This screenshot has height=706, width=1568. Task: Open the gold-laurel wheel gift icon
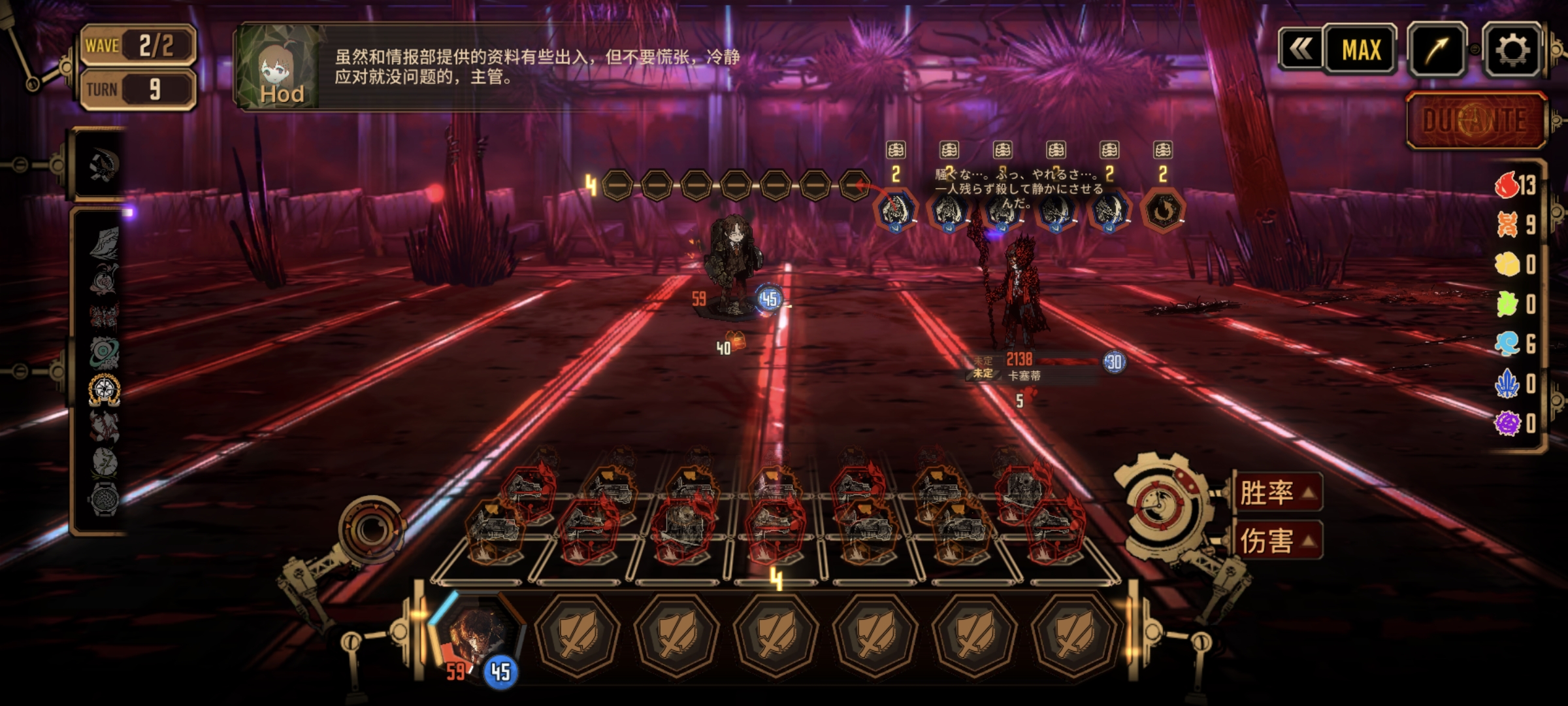click(x=105, y=390)
